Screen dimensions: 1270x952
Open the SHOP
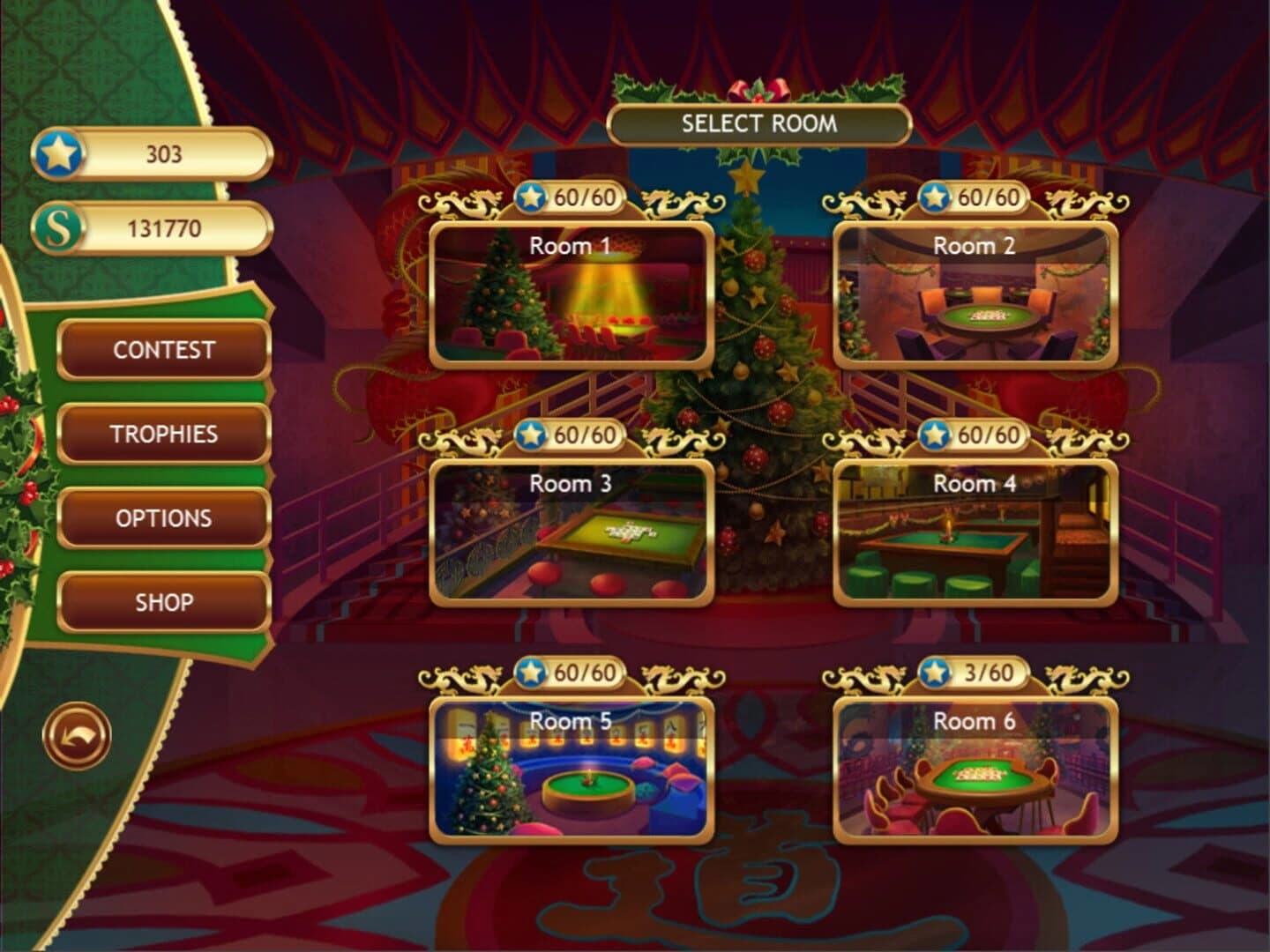tap(163, 603)
